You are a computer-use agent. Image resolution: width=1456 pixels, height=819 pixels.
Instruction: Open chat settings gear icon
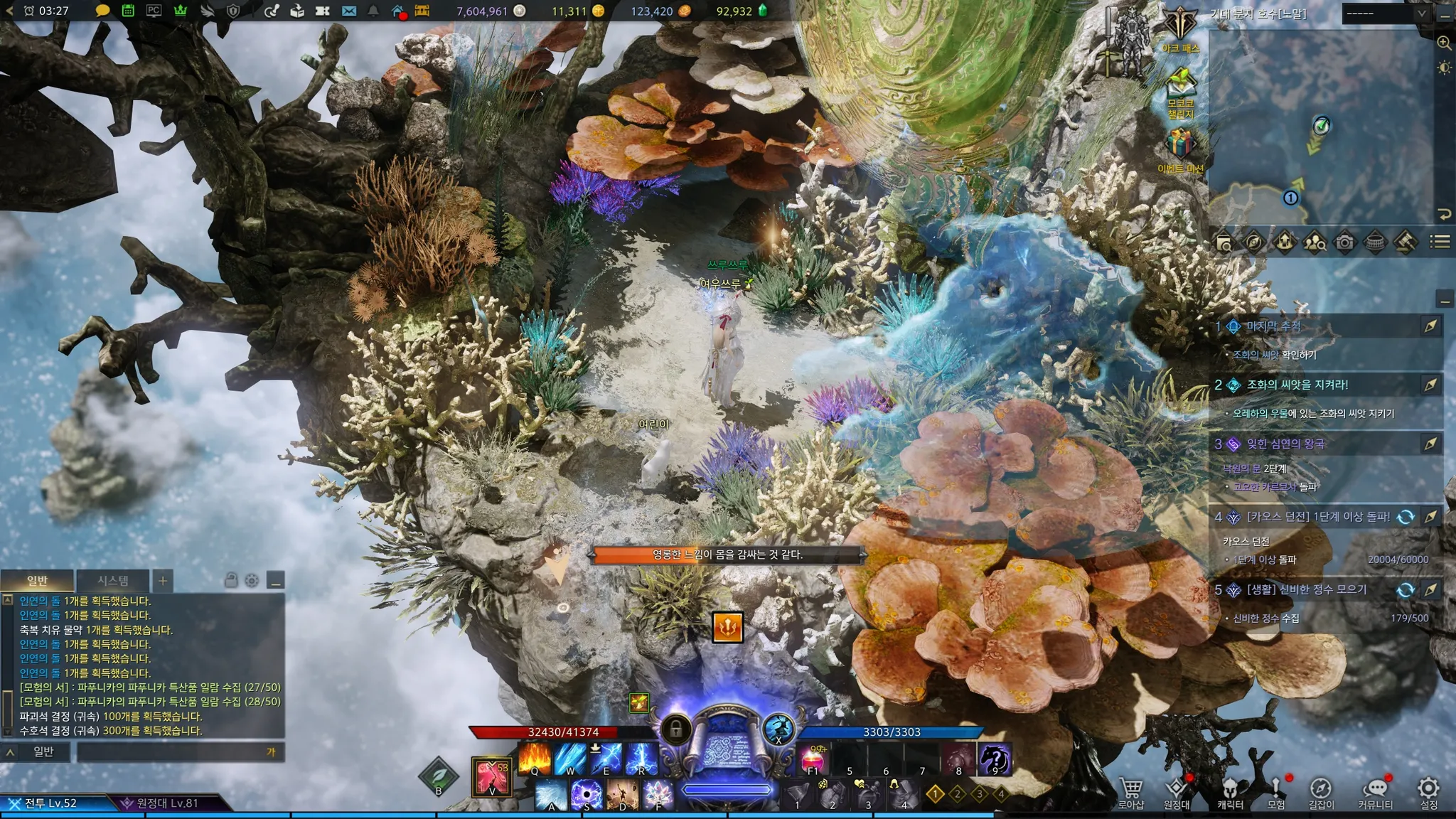click(252, 581)
